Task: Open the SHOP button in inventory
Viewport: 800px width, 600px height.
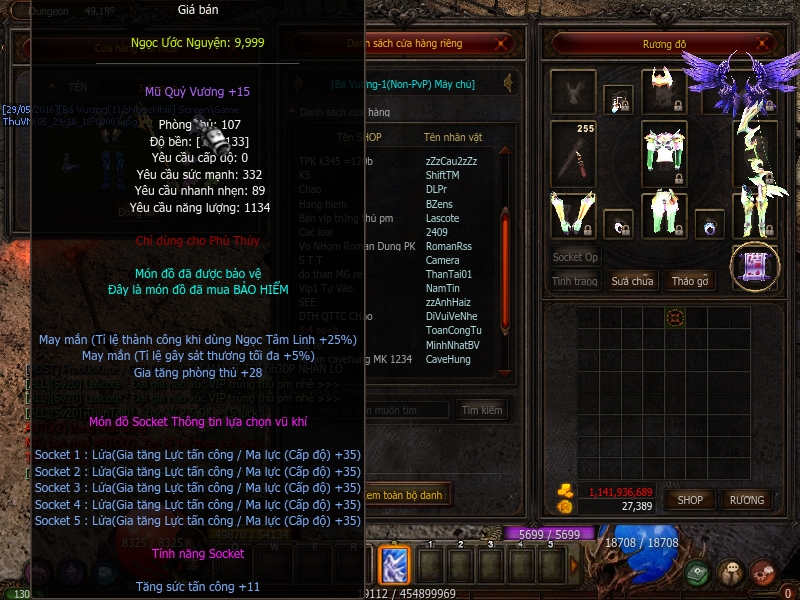Action: tap(690, 499)
